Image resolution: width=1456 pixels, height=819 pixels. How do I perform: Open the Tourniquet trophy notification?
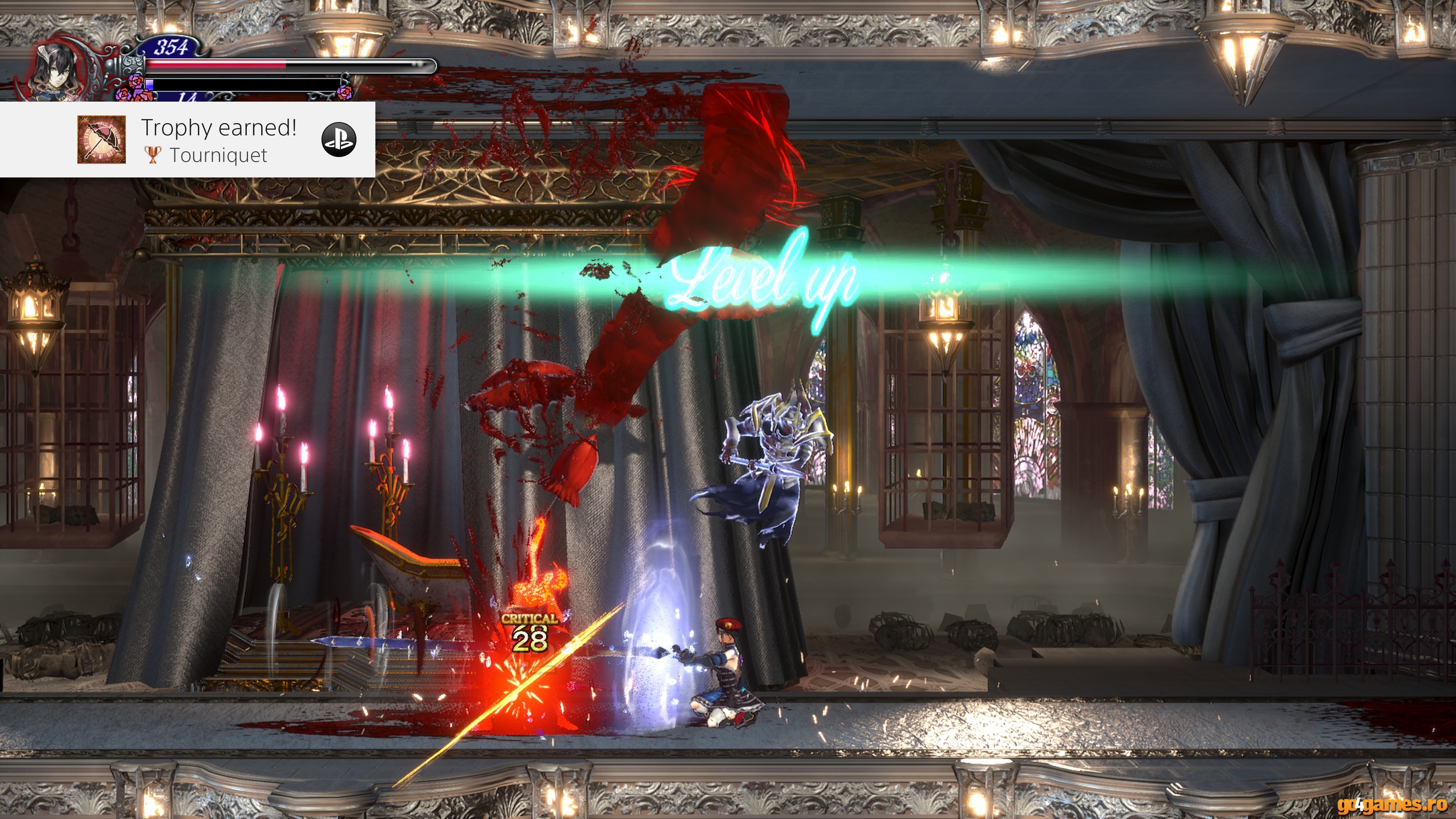[x=218, y=140]
